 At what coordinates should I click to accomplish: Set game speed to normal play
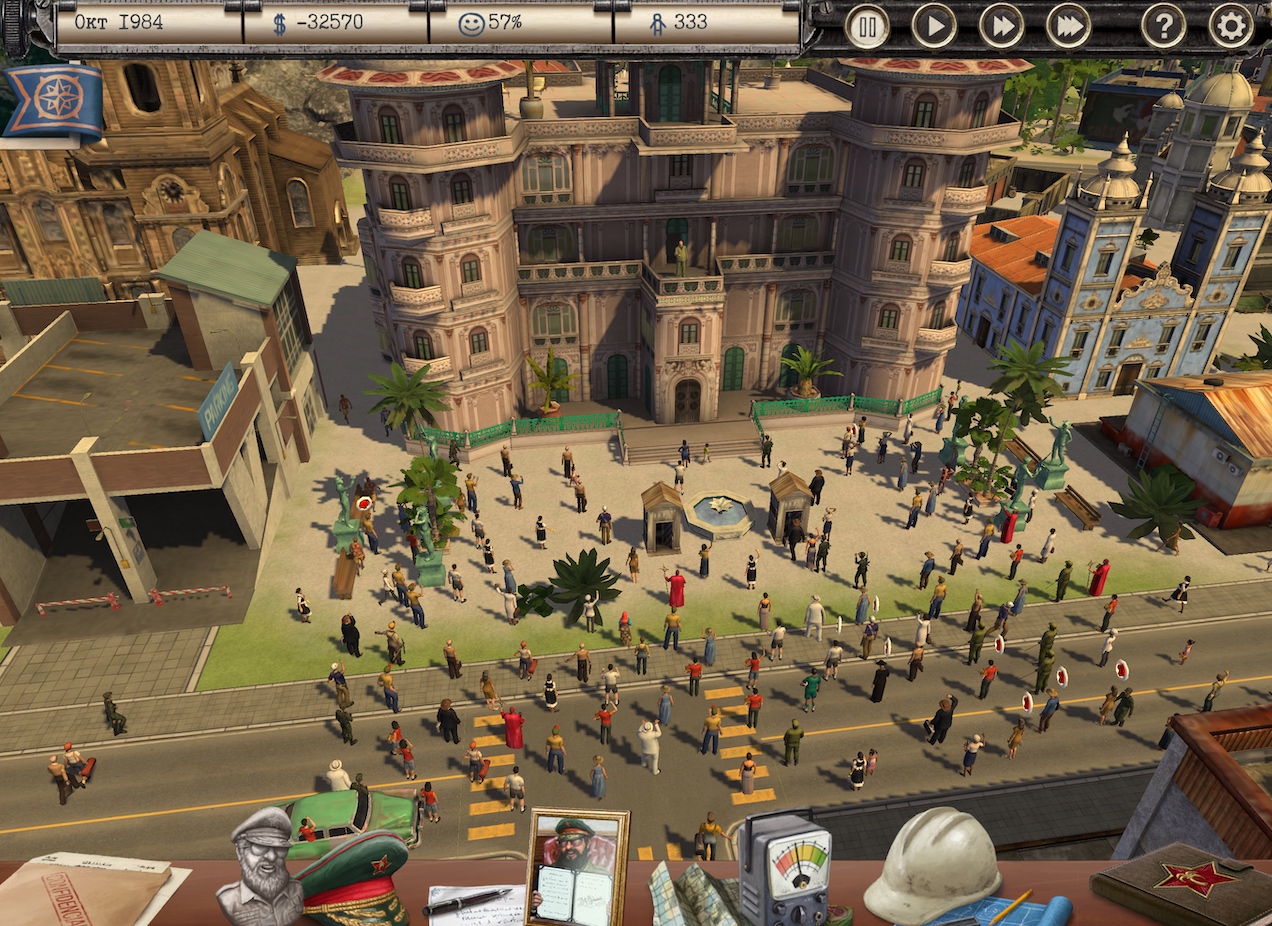934,26
